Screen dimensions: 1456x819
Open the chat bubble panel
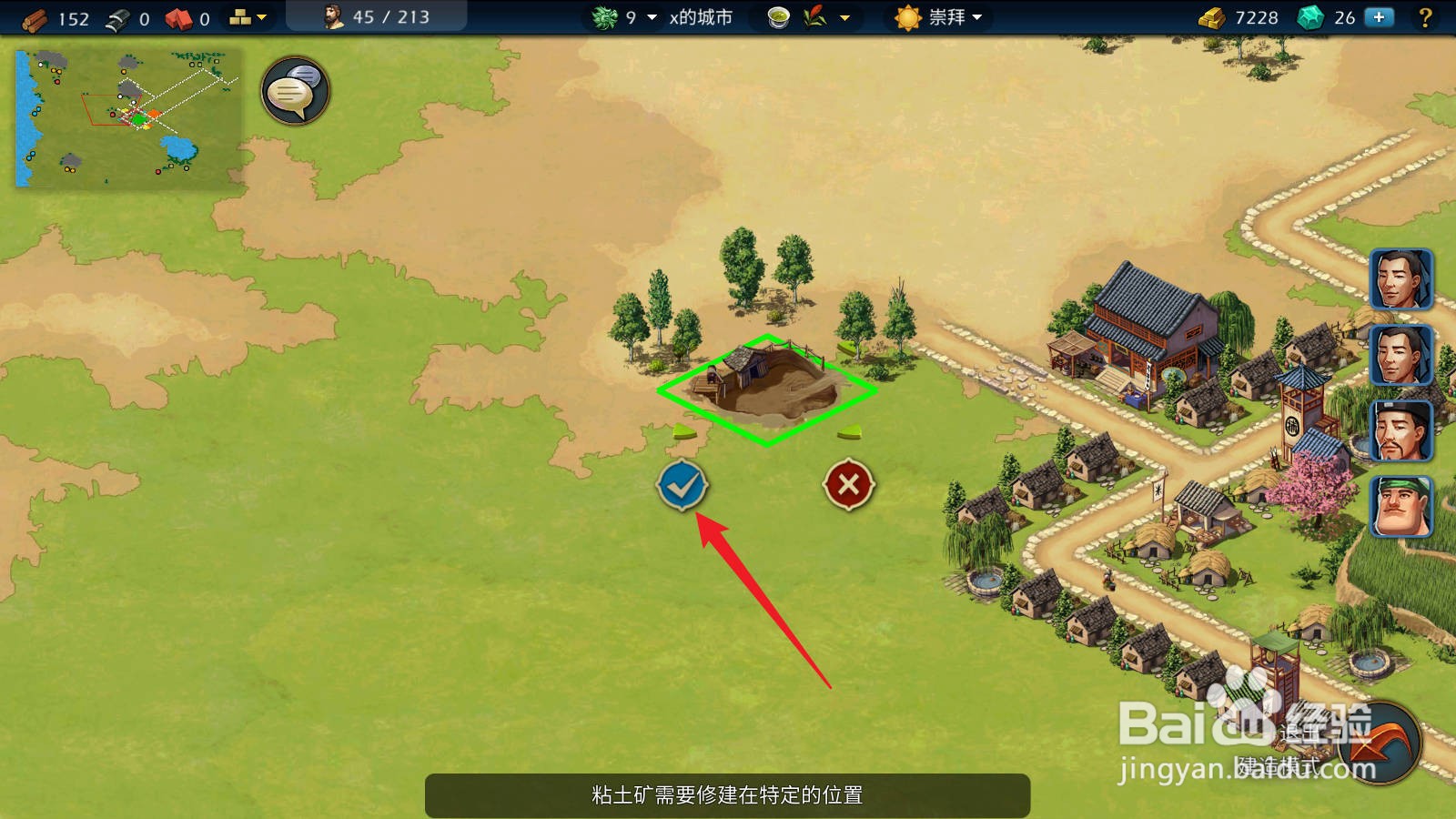[293, 91]
